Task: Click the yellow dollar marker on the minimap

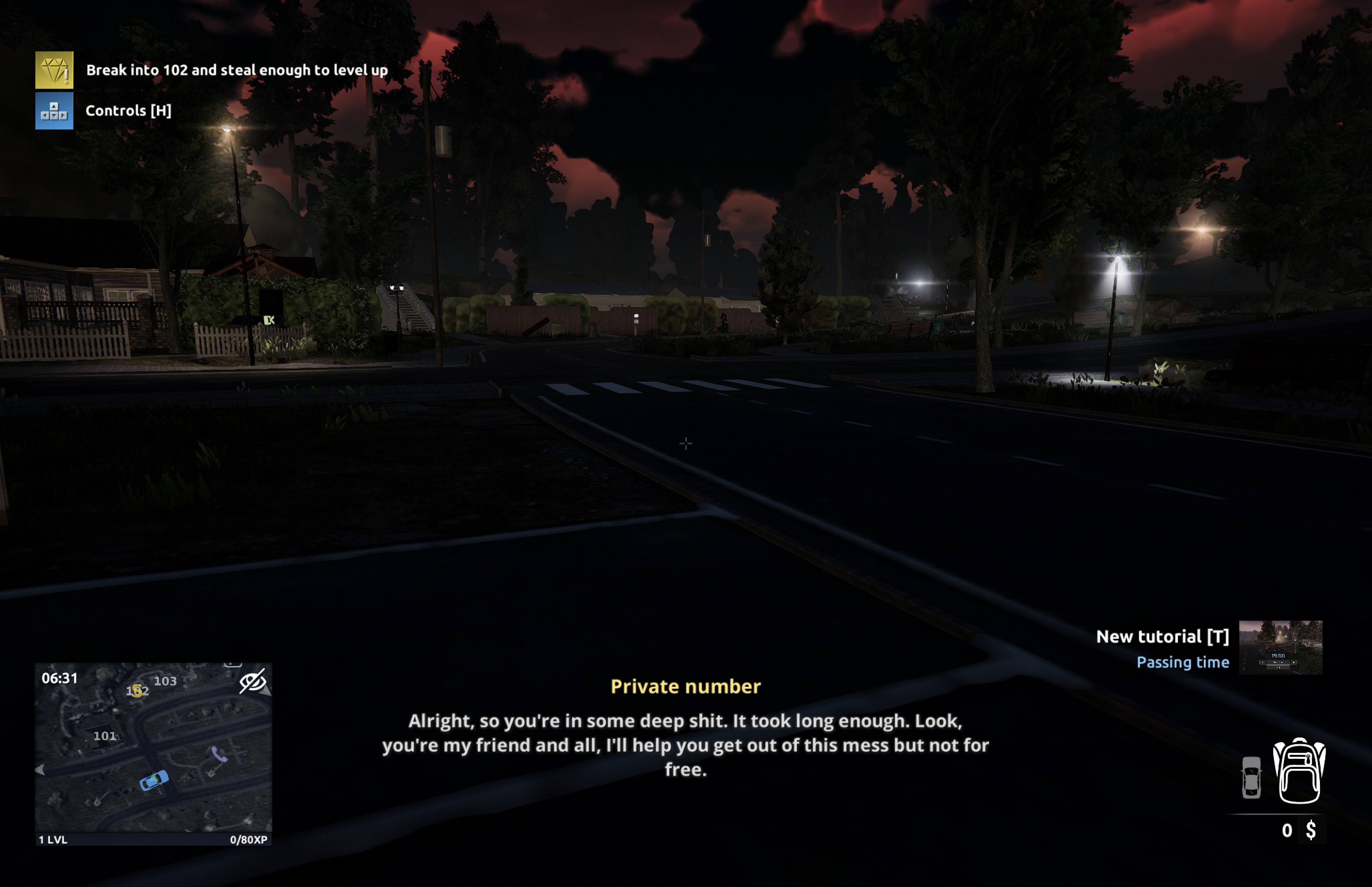Action: click(137, 691)
